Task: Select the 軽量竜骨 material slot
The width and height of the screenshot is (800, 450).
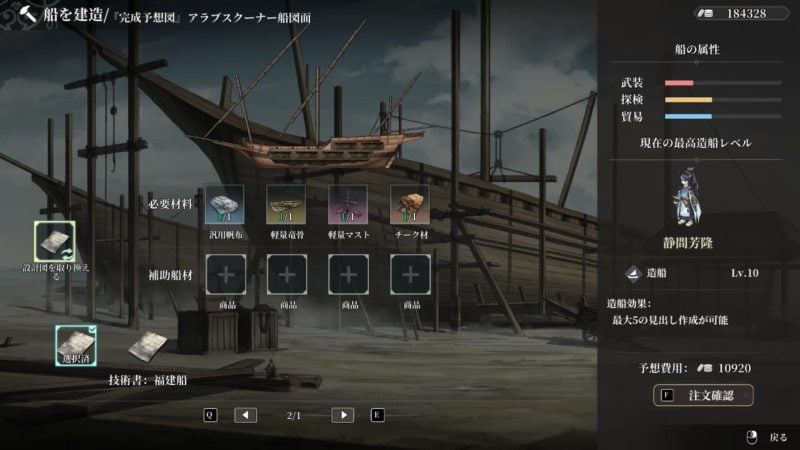Action: [286, 204]
